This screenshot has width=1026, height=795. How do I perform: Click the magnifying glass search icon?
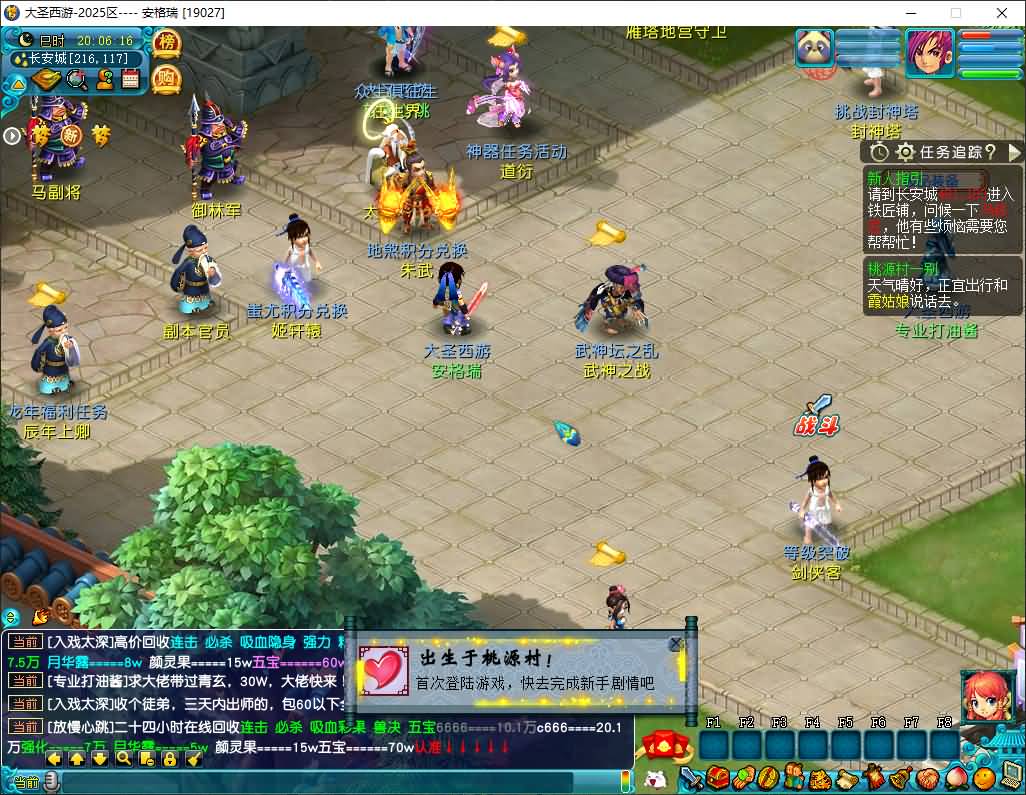click(x=77, y=80)
